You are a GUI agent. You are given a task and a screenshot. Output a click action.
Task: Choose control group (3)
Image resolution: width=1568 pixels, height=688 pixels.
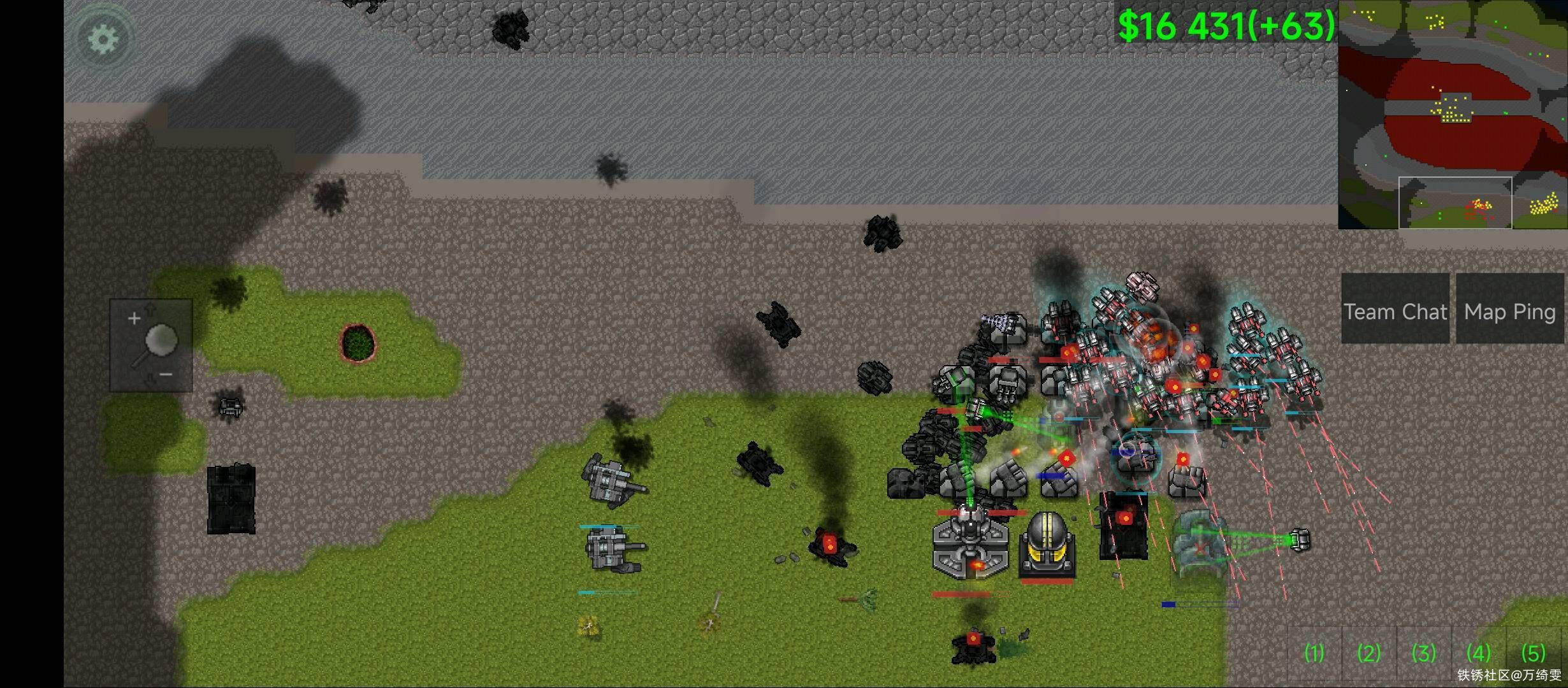point(1423,653)
